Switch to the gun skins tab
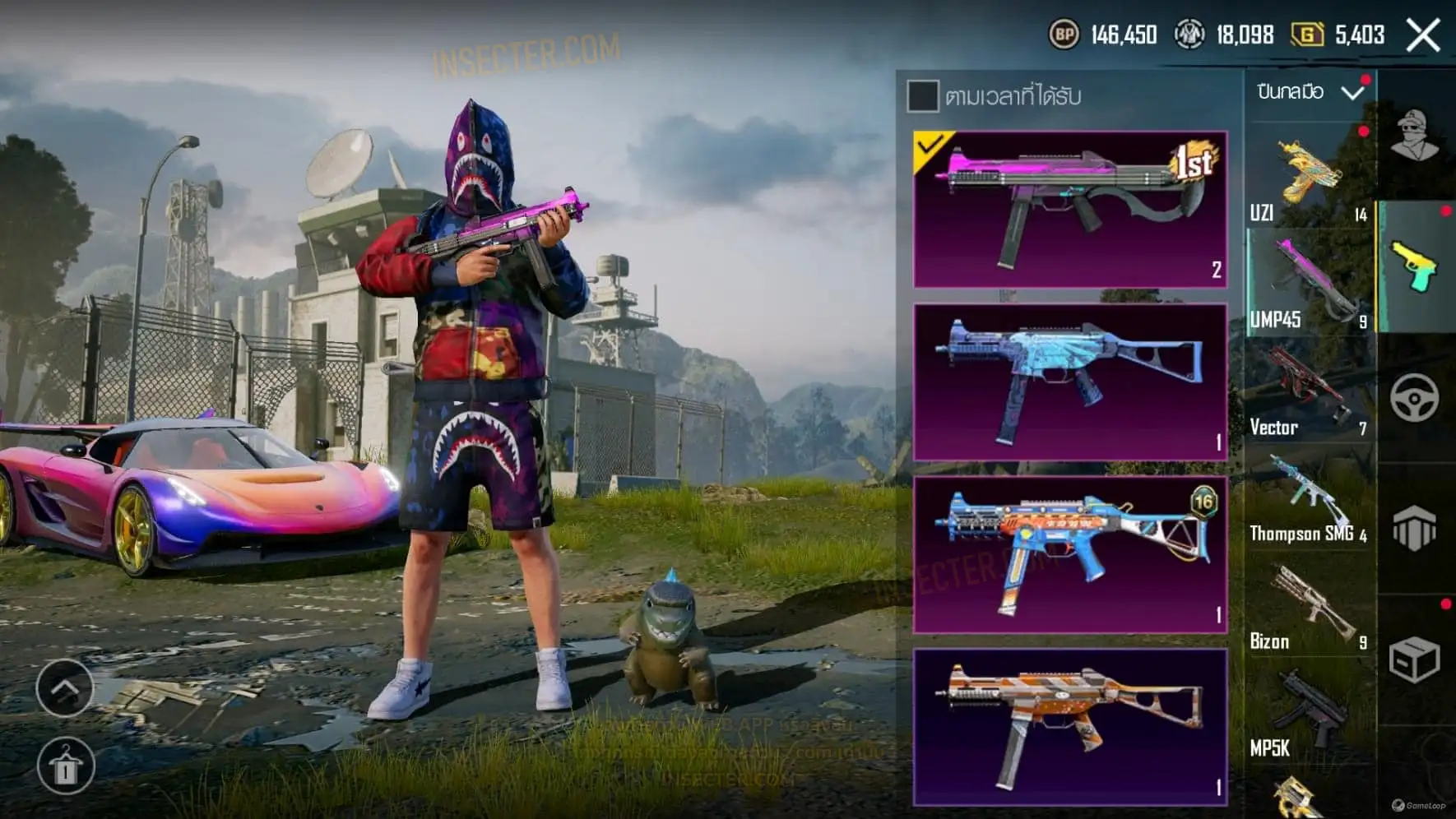 [x=1415, y=266]
